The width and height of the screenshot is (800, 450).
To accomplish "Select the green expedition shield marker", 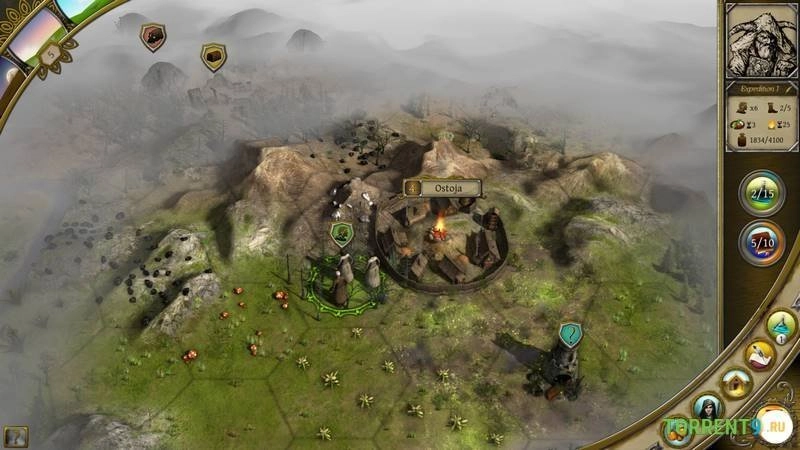I will [342, 234].
